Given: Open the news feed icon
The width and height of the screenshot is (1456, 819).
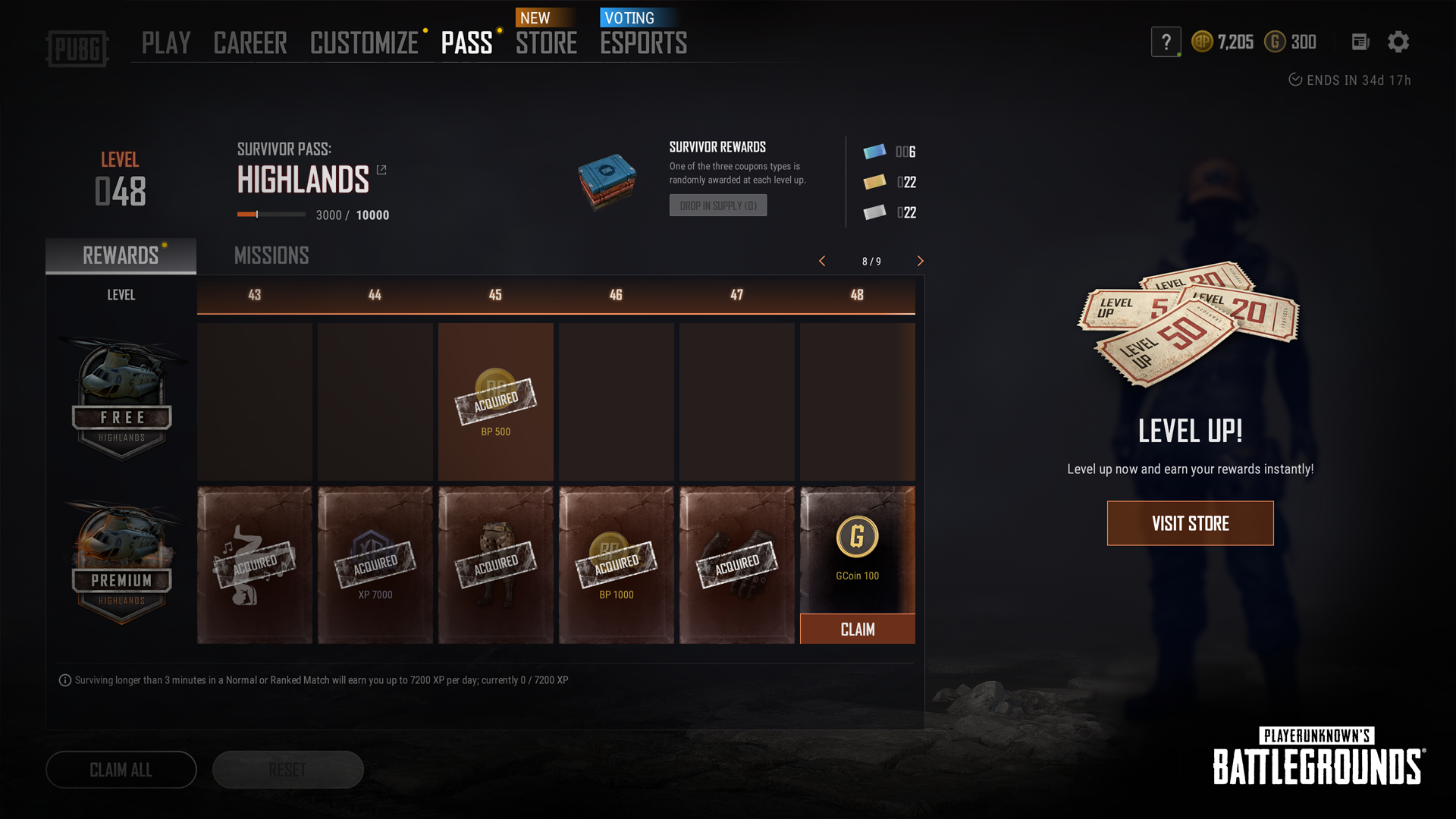Looking at the screenshot, I should pyautogui.click(x=1360, y=42).
